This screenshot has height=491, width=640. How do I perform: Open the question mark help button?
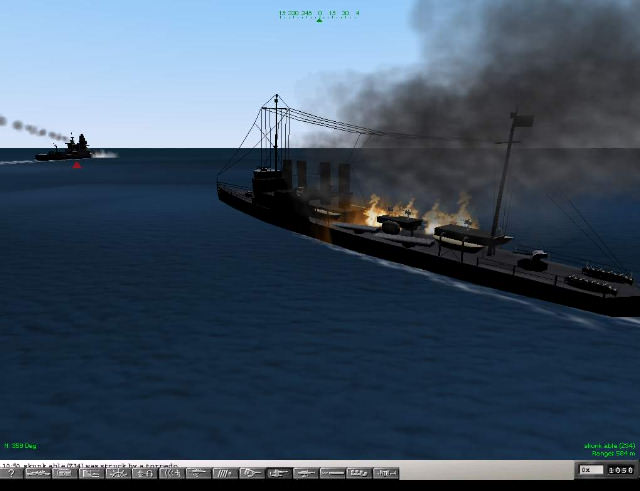[11, 473]
